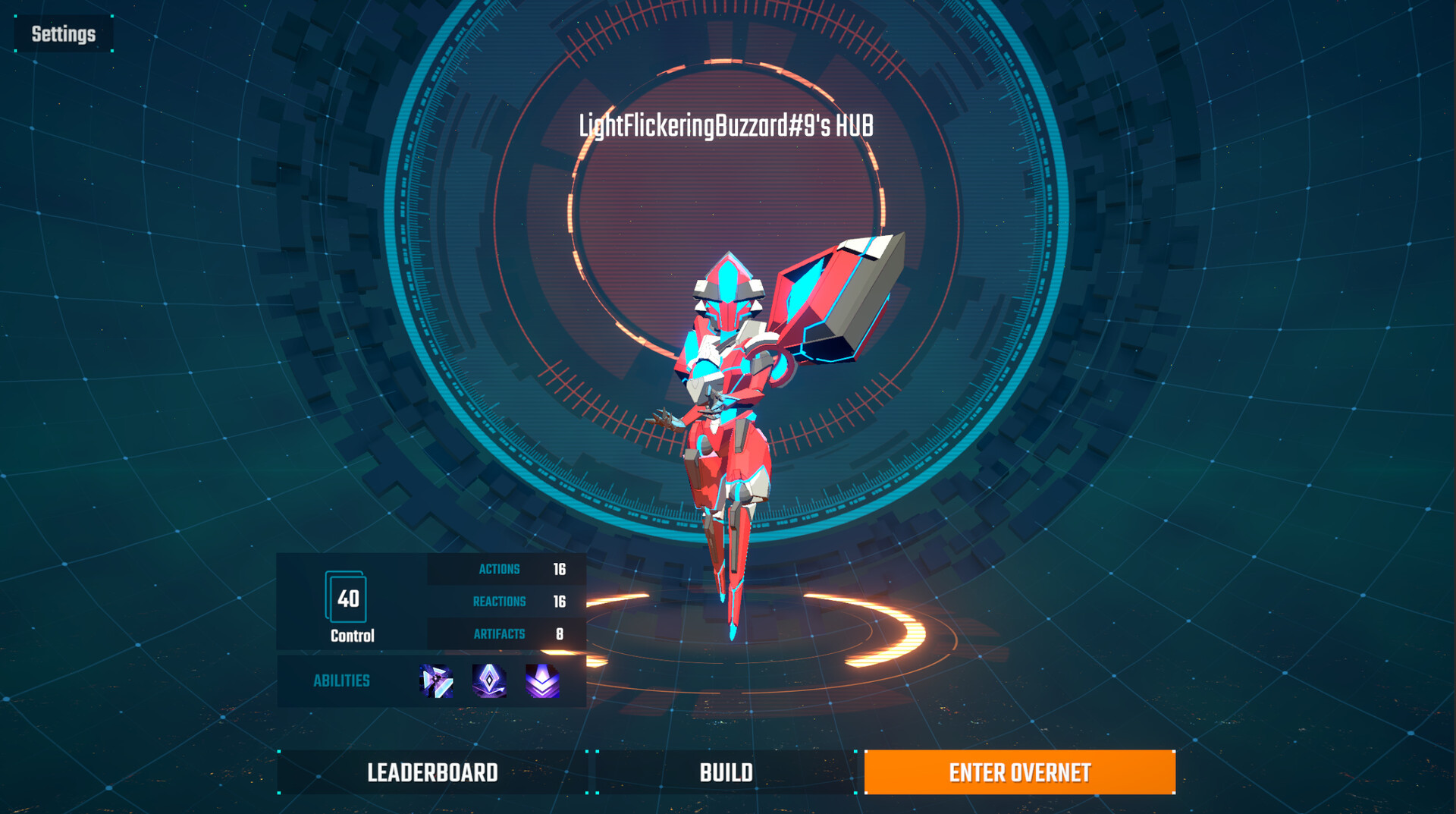Select the downward chevron ability icon
This screenshot has height=814, width=1456.
[x=543, y=680]
